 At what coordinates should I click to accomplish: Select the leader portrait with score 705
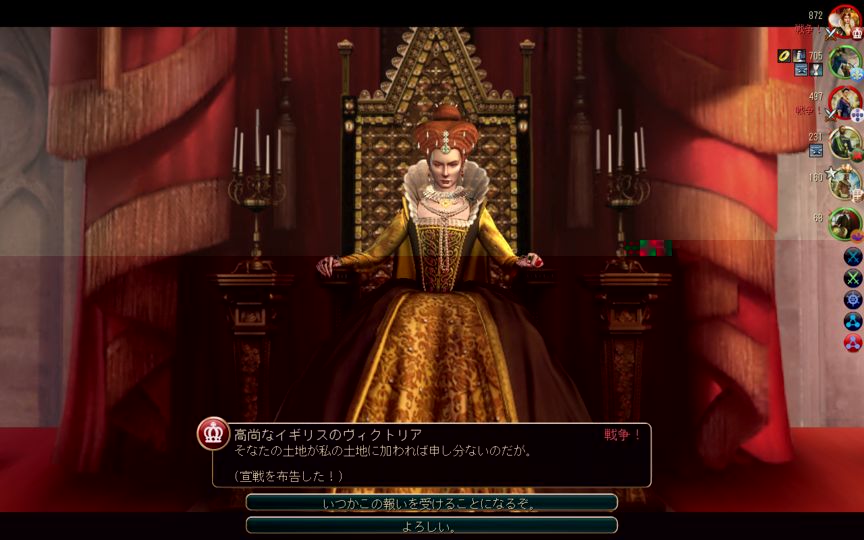(844, 62)
